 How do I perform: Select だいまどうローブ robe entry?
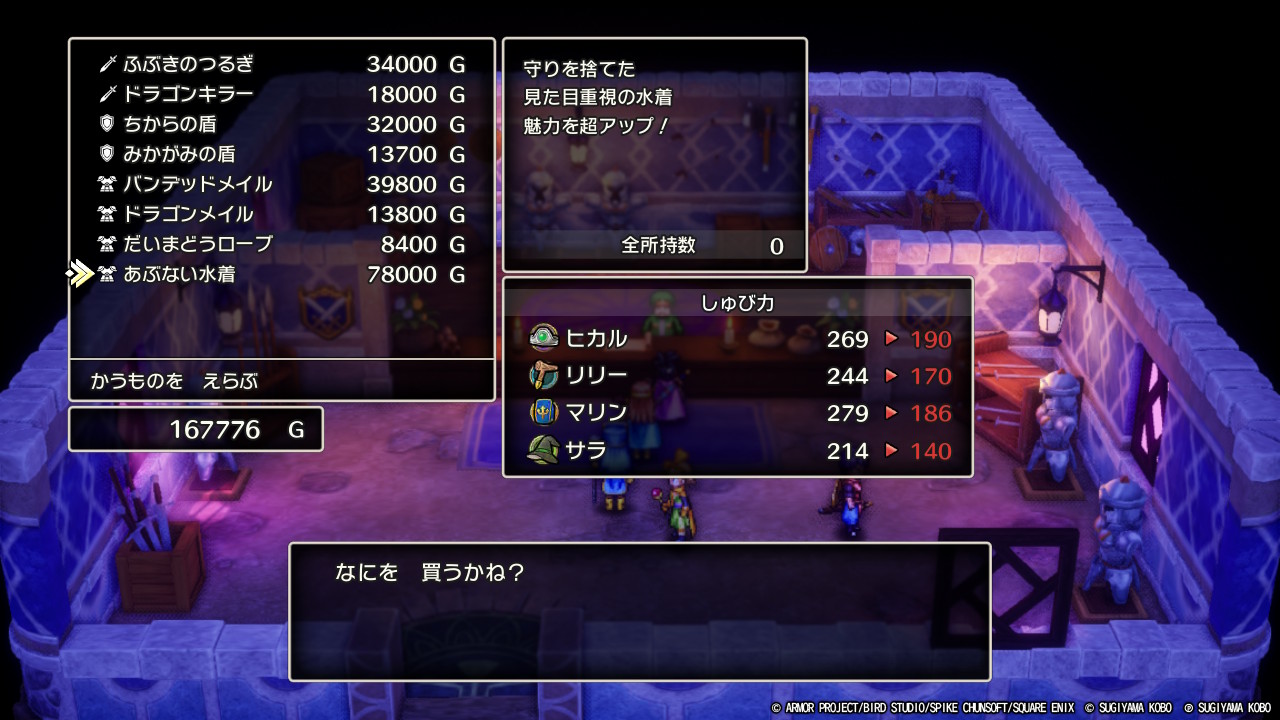(x=280, y=244)
